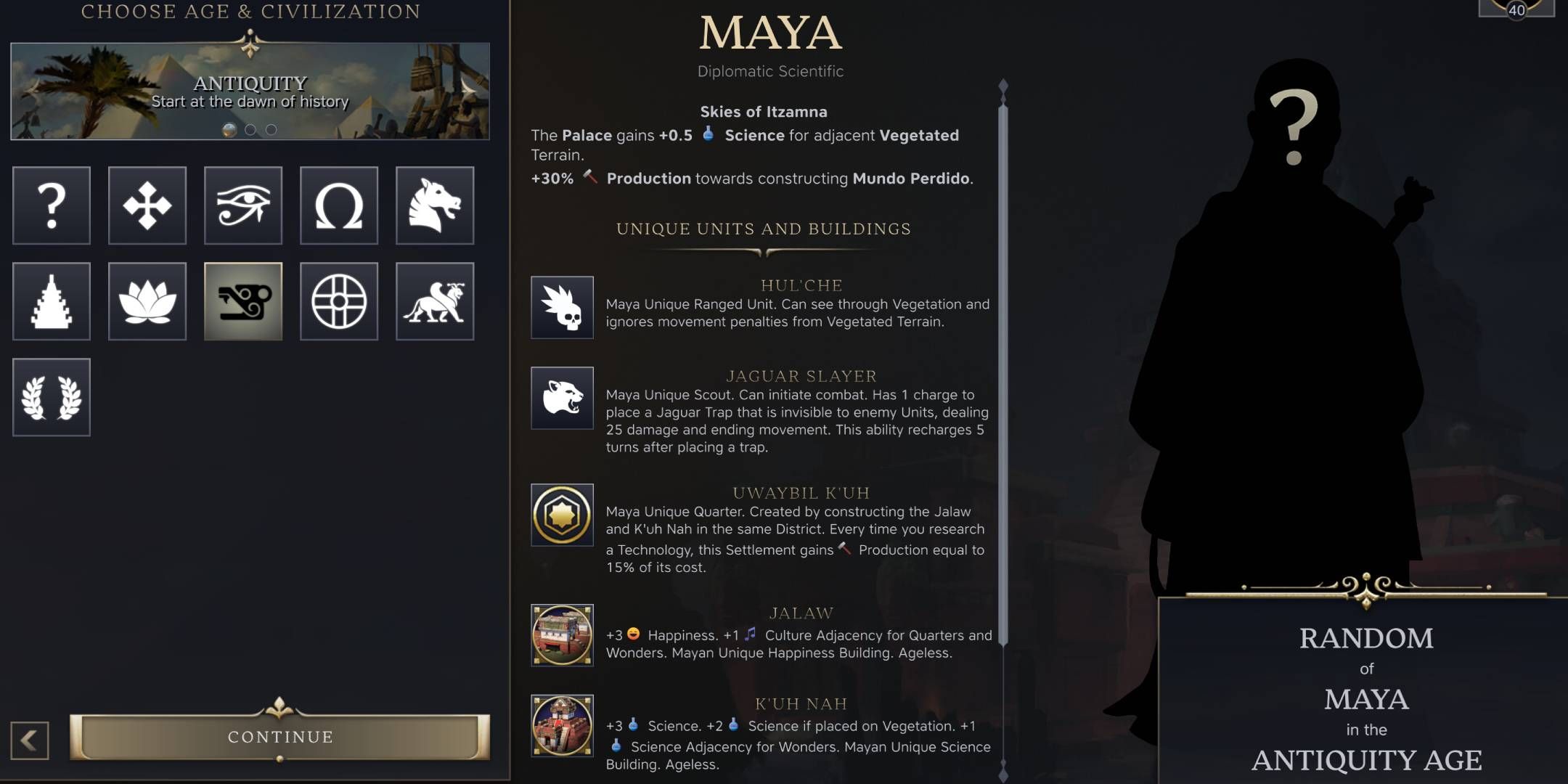The height and width of the screenshot is (784, 1568).
Task: Select the lotus flower civilization icon
Action: point(147,301)
